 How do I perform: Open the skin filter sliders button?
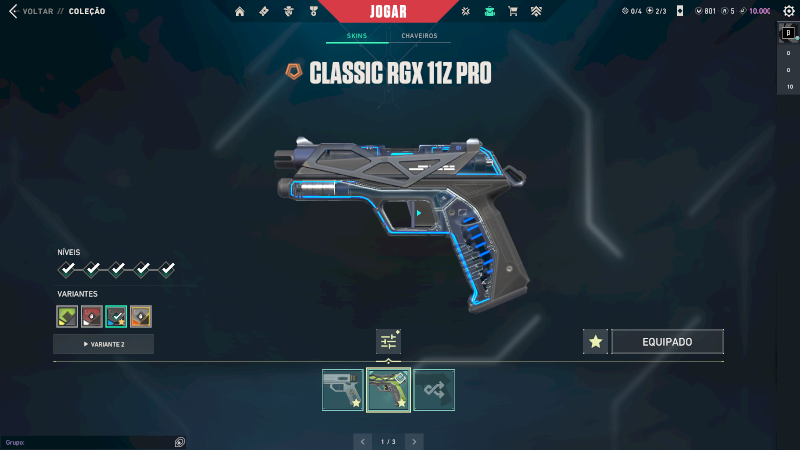pos(388,341)
